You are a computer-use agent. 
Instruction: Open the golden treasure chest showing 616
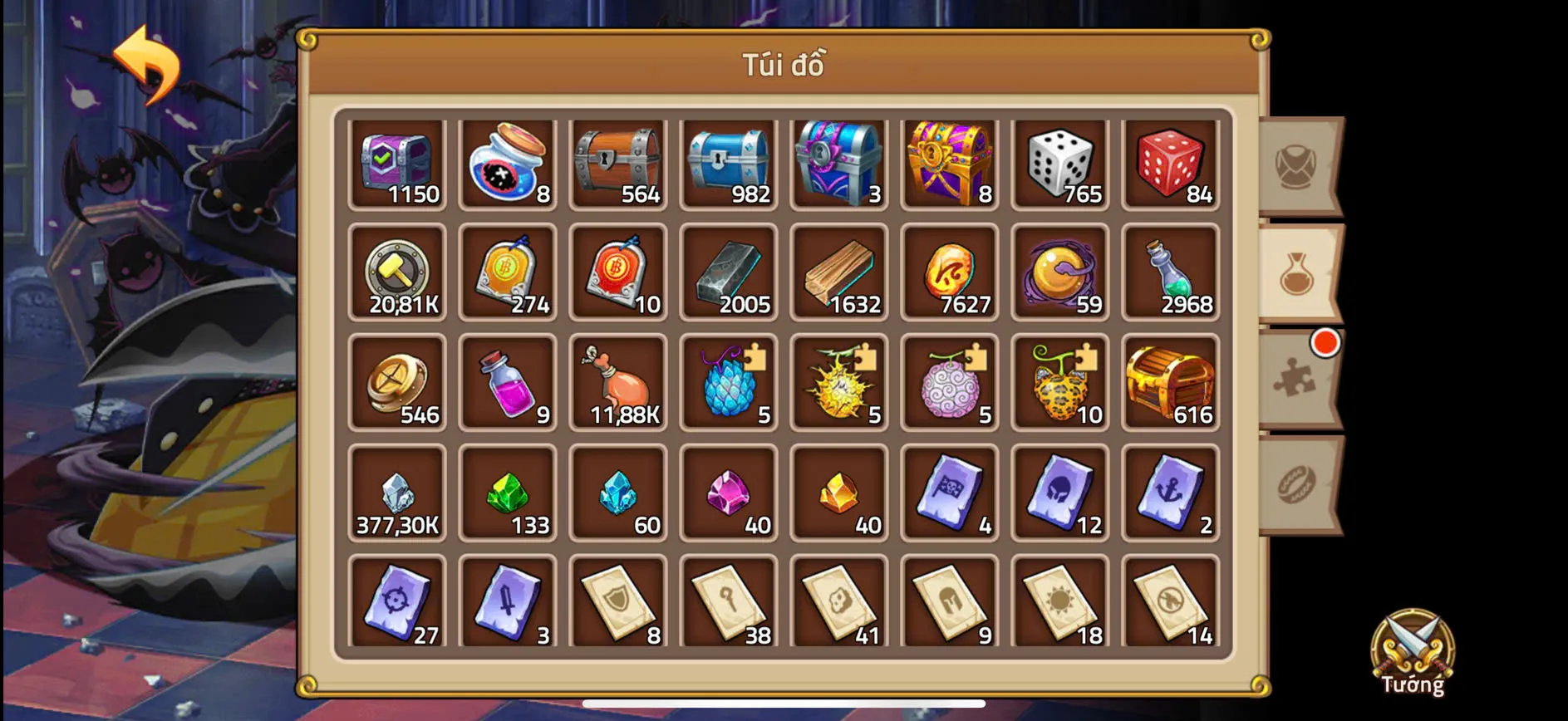click(x=1170, y=381)
